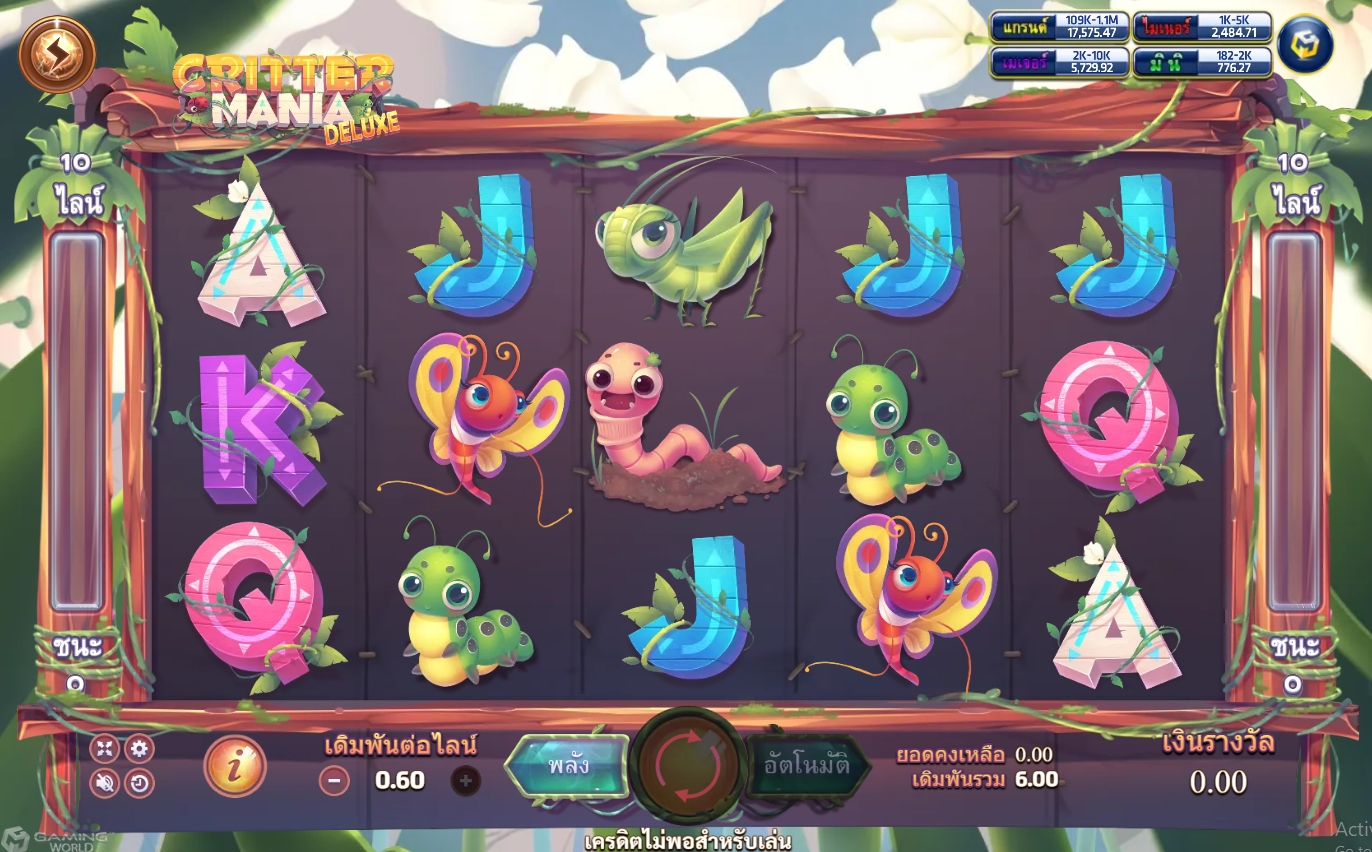This screenshot has height=852, width=1372.
Task: Enter fullscreen mode with the expand icon
Action: (x=103, y=748)
